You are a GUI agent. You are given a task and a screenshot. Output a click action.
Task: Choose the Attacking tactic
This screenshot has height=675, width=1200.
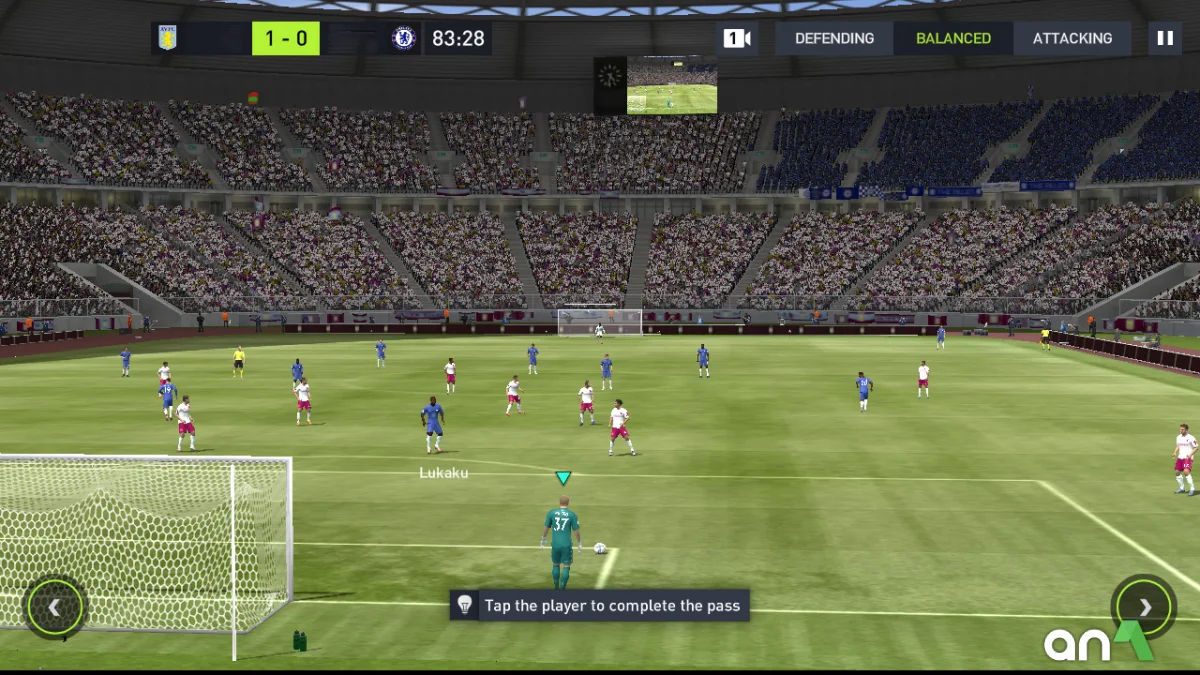[x=1072, y=39]
